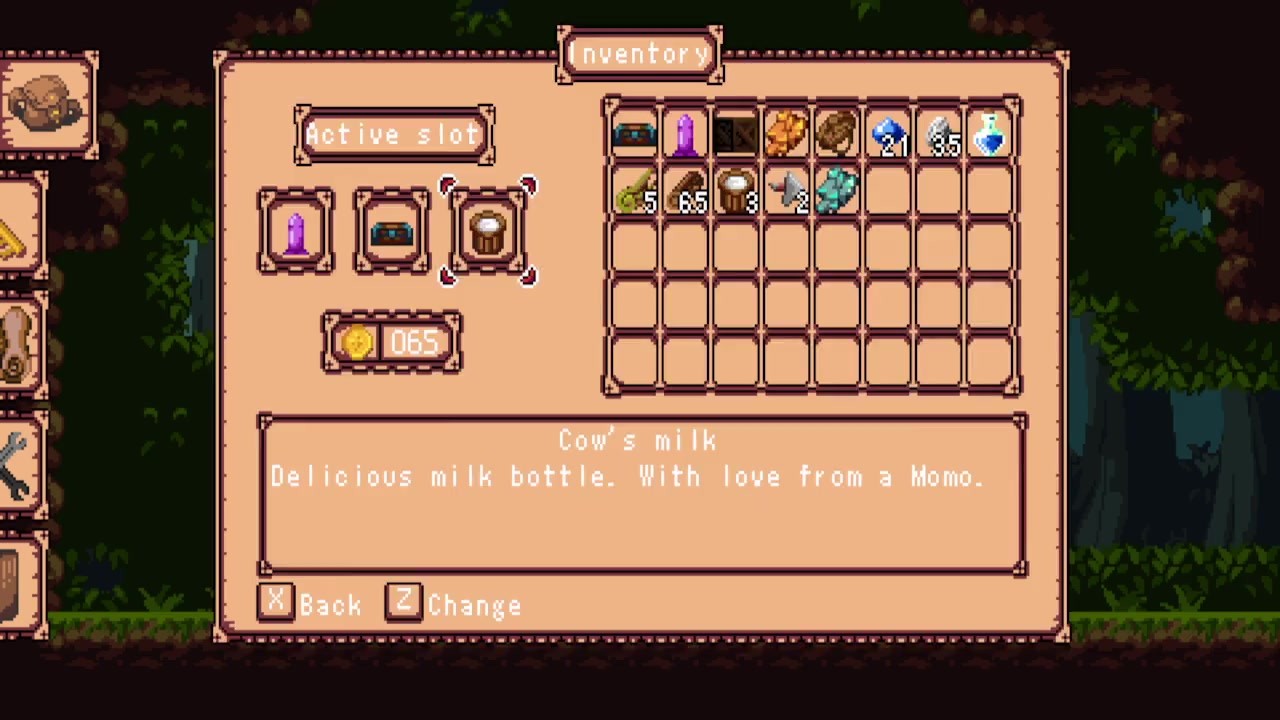Image resolution: width=1280 pixels, height=720 pixels.
Task: Choose the blue potion flask
Action: click(x=990, y=135)
